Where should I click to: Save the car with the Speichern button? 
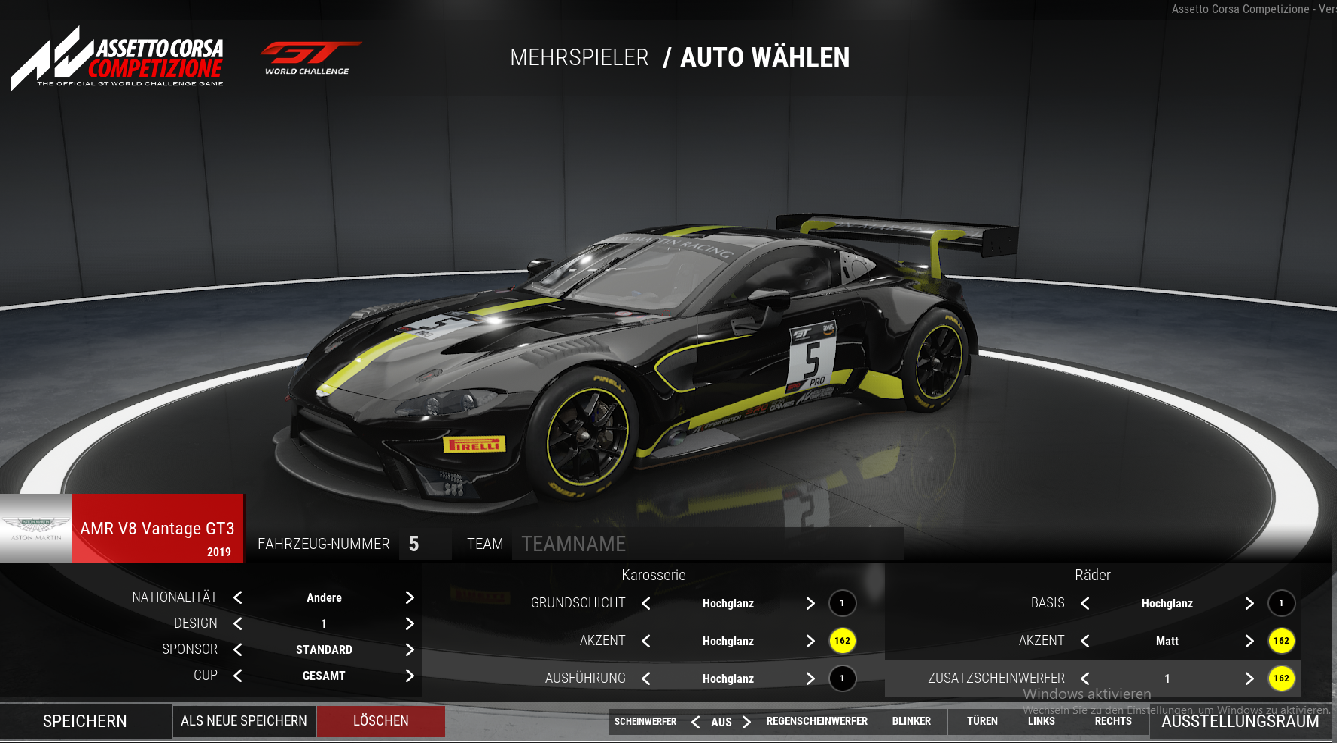[85, 721]
